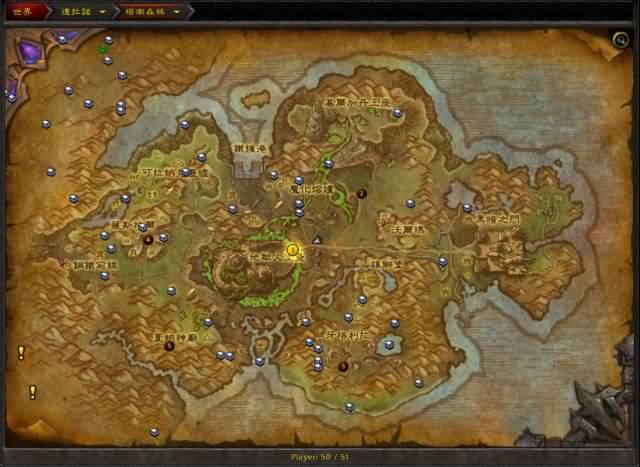
Task: Pick the quest marker numbered 5
Action: 170,346
